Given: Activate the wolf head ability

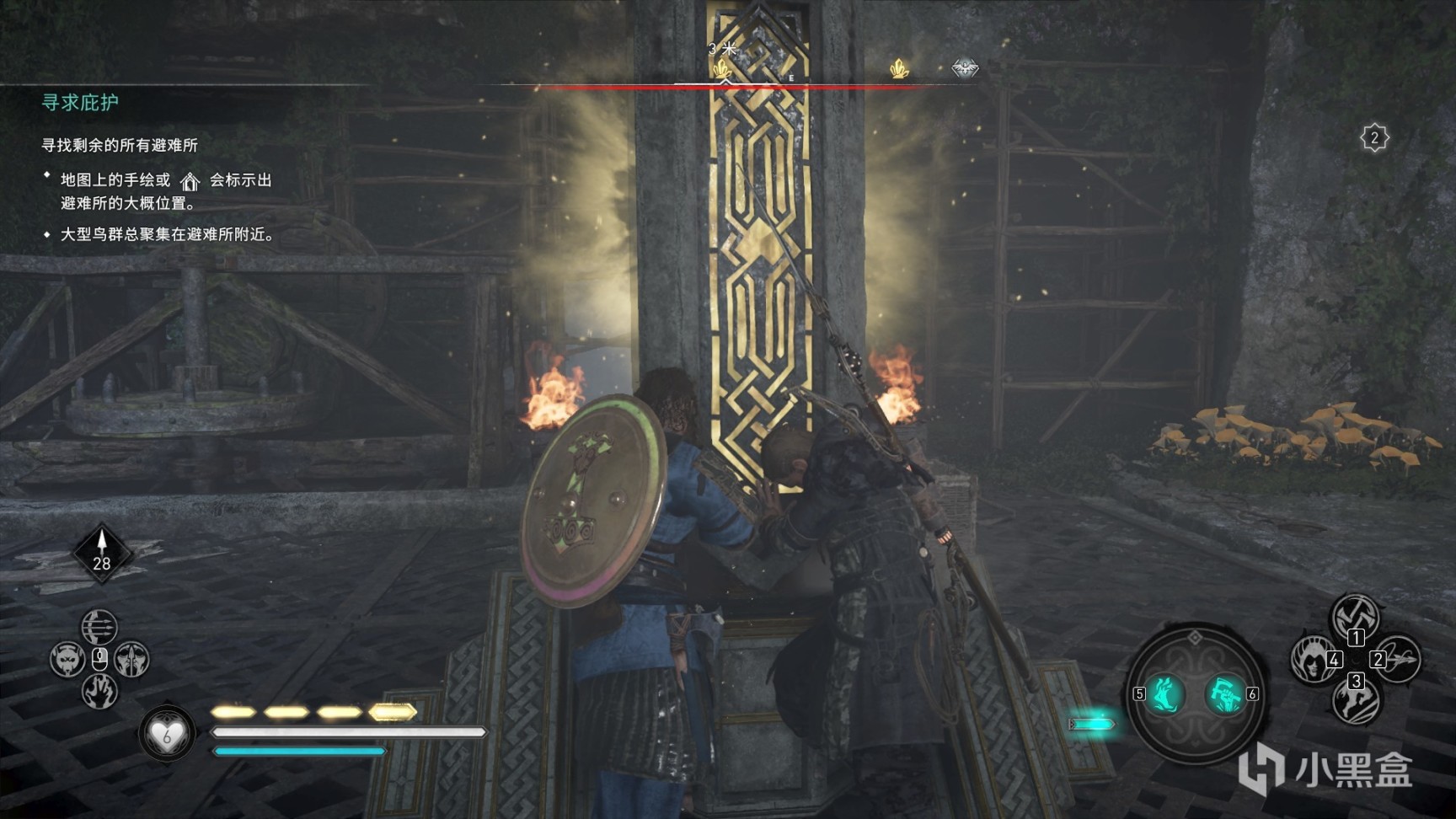Looking at the screenshot, I should pos(67,659).
